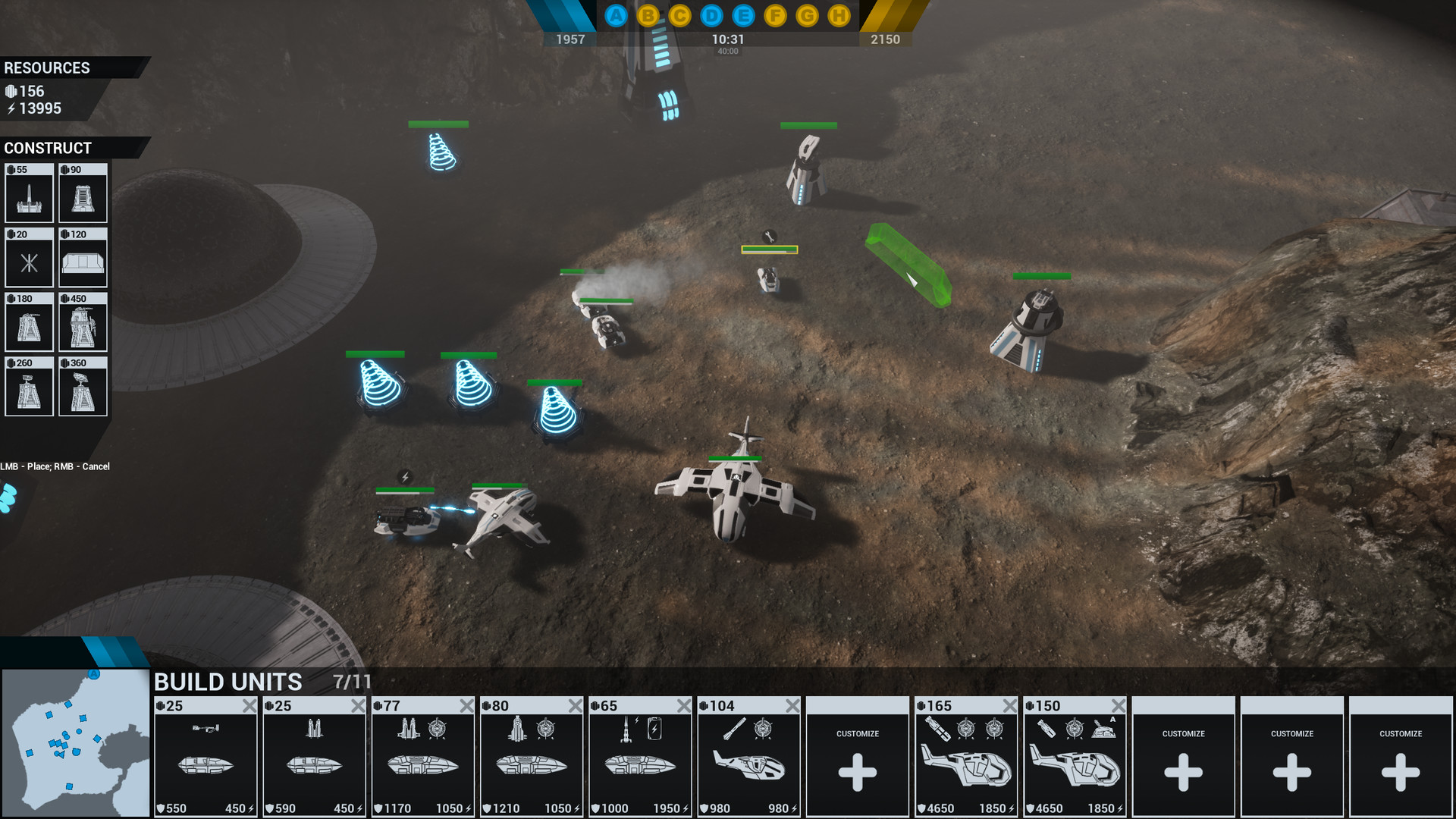Viewport: 1456px width, 819px height.
Task: Pick the 20-cost construct item
Action: (x=29, y=258)
